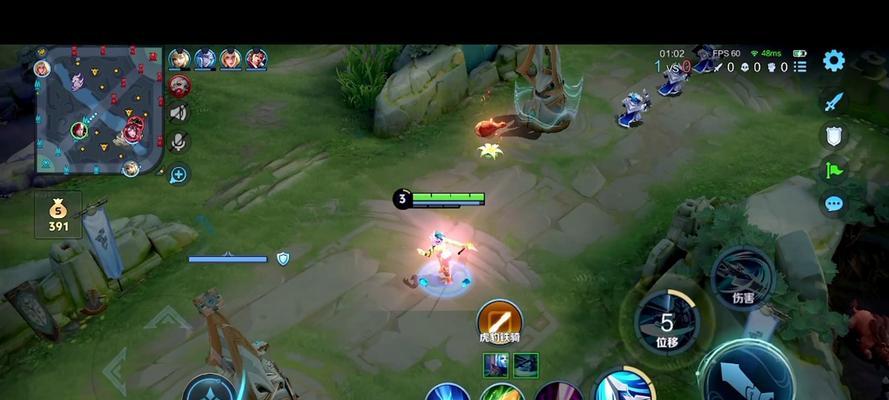Tap the minimap
The width and height of the screenshot is (889, 400).
pos(98,111)
